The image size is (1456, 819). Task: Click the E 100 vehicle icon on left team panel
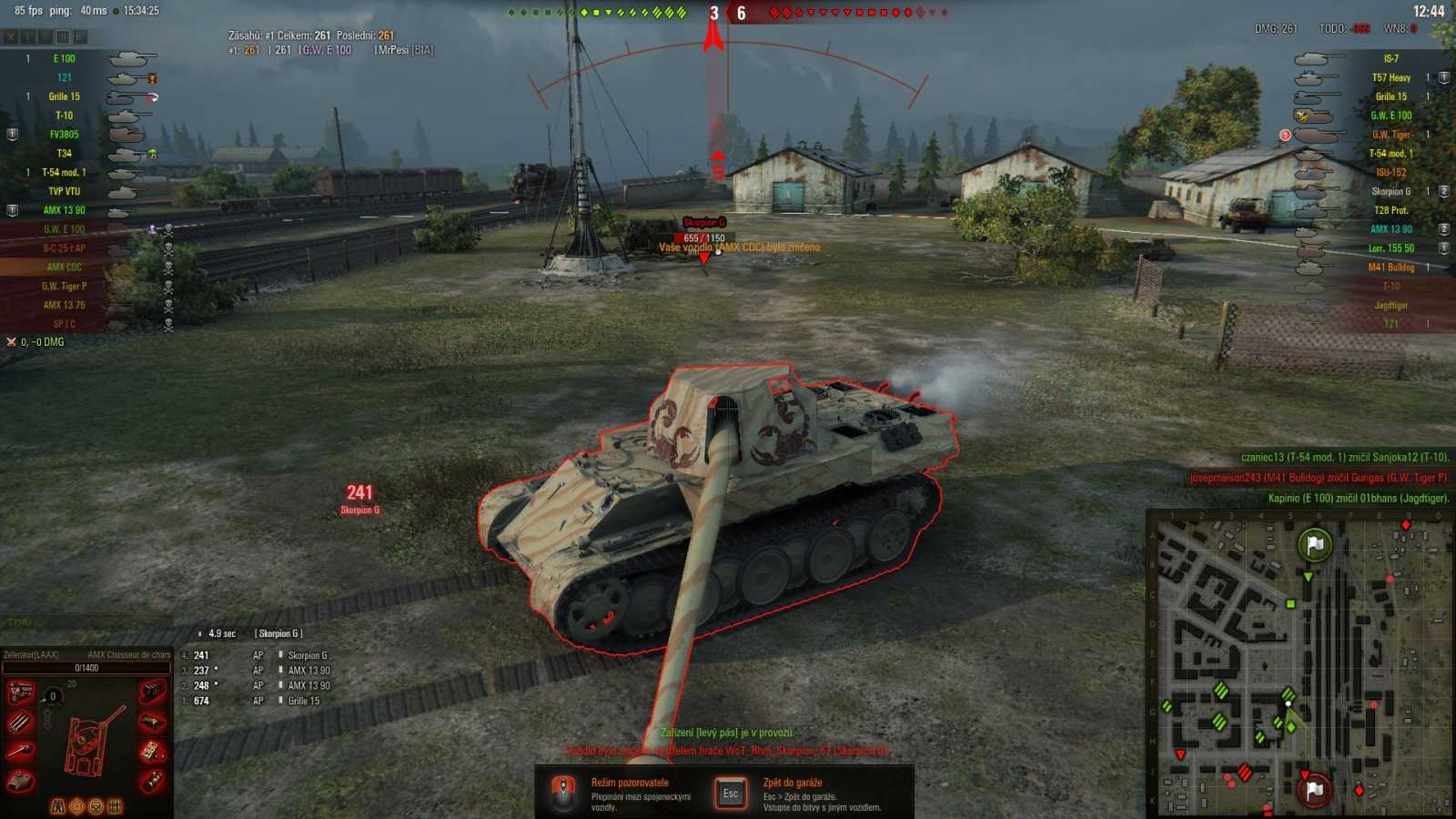[130, 57]
